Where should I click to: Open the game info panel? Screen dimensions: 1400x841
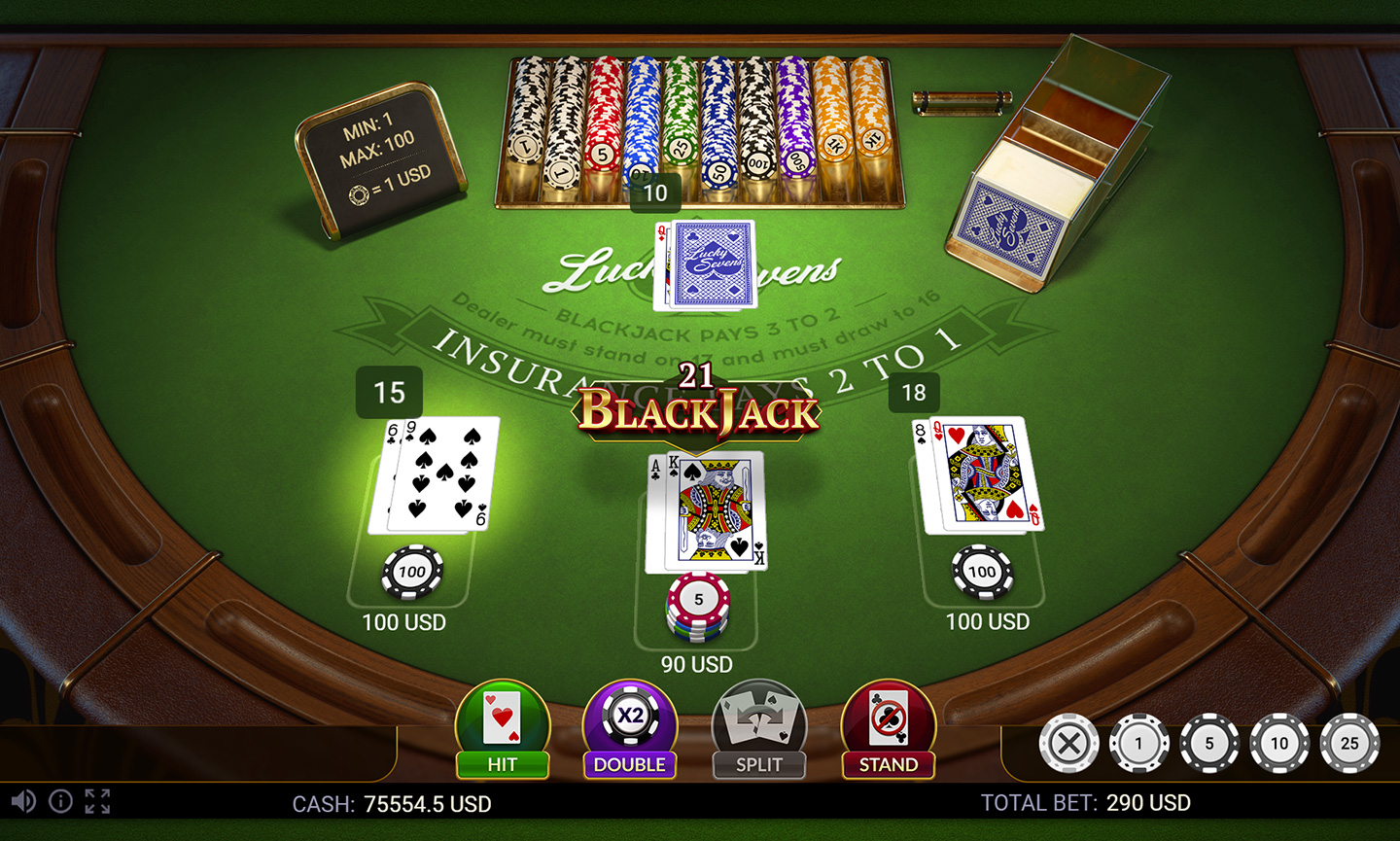pos(60,801)
